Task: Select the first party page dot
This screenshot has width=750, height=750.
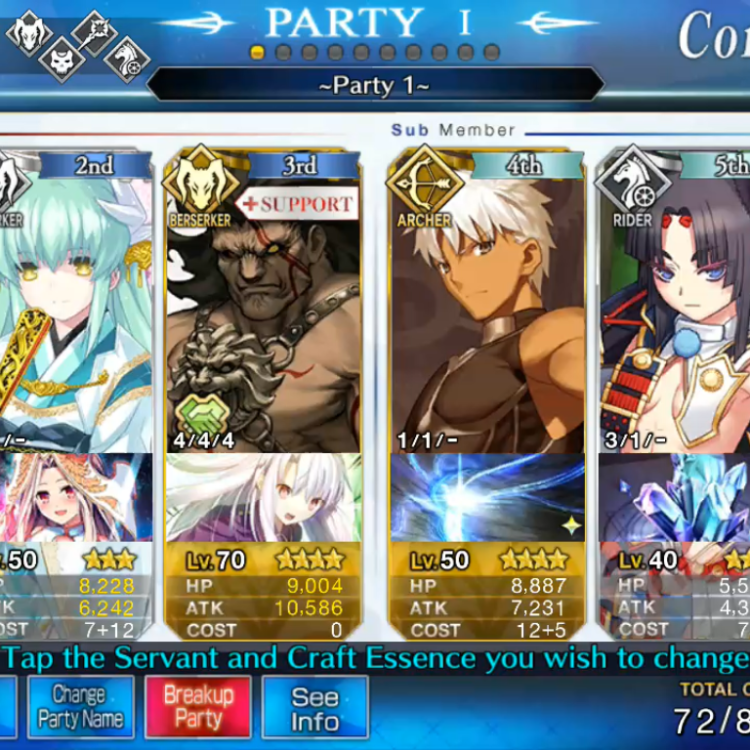Action: point(258,52)
